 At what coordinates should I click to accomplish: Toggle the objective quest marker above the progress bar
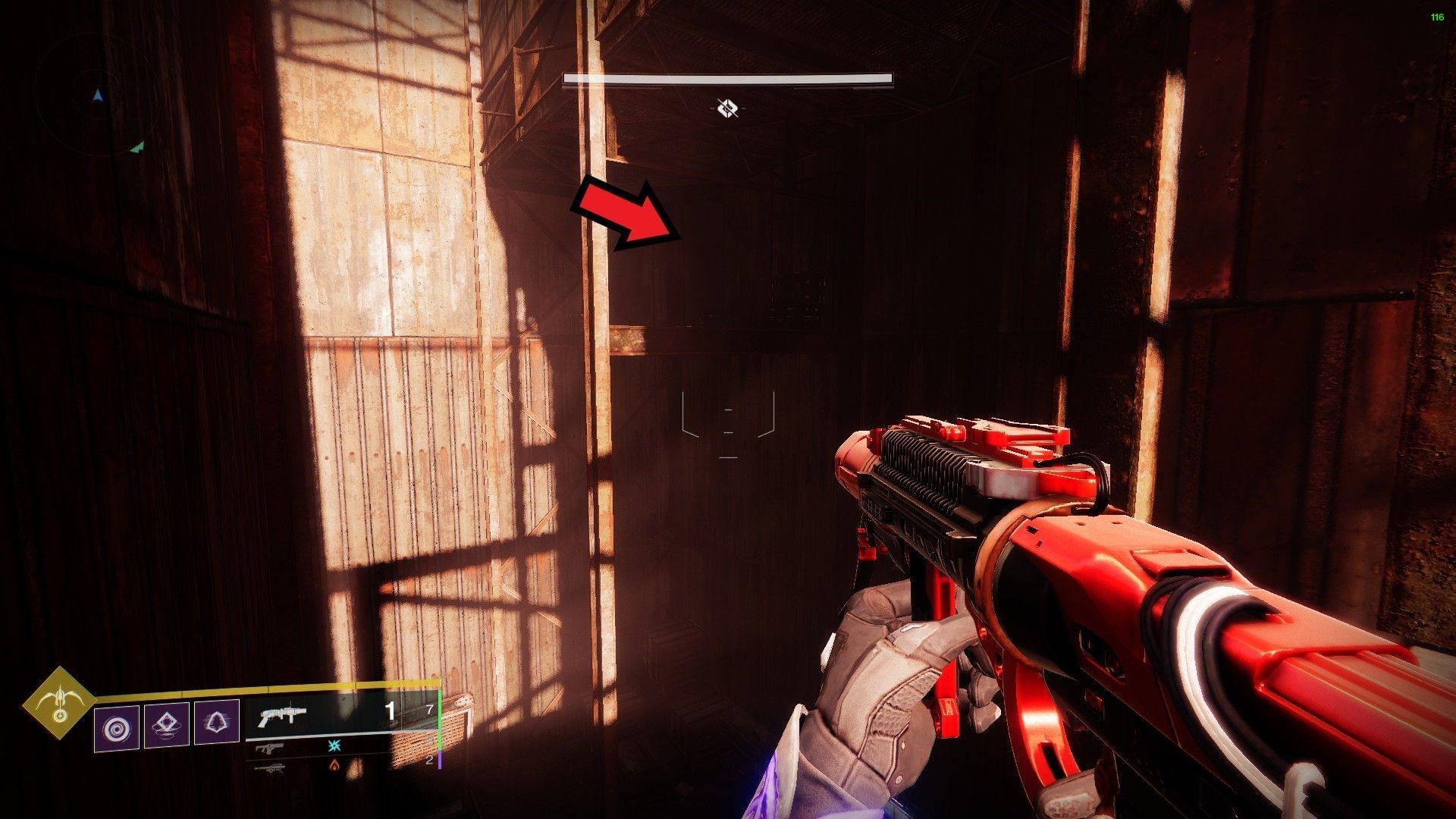tap(728, 106)
